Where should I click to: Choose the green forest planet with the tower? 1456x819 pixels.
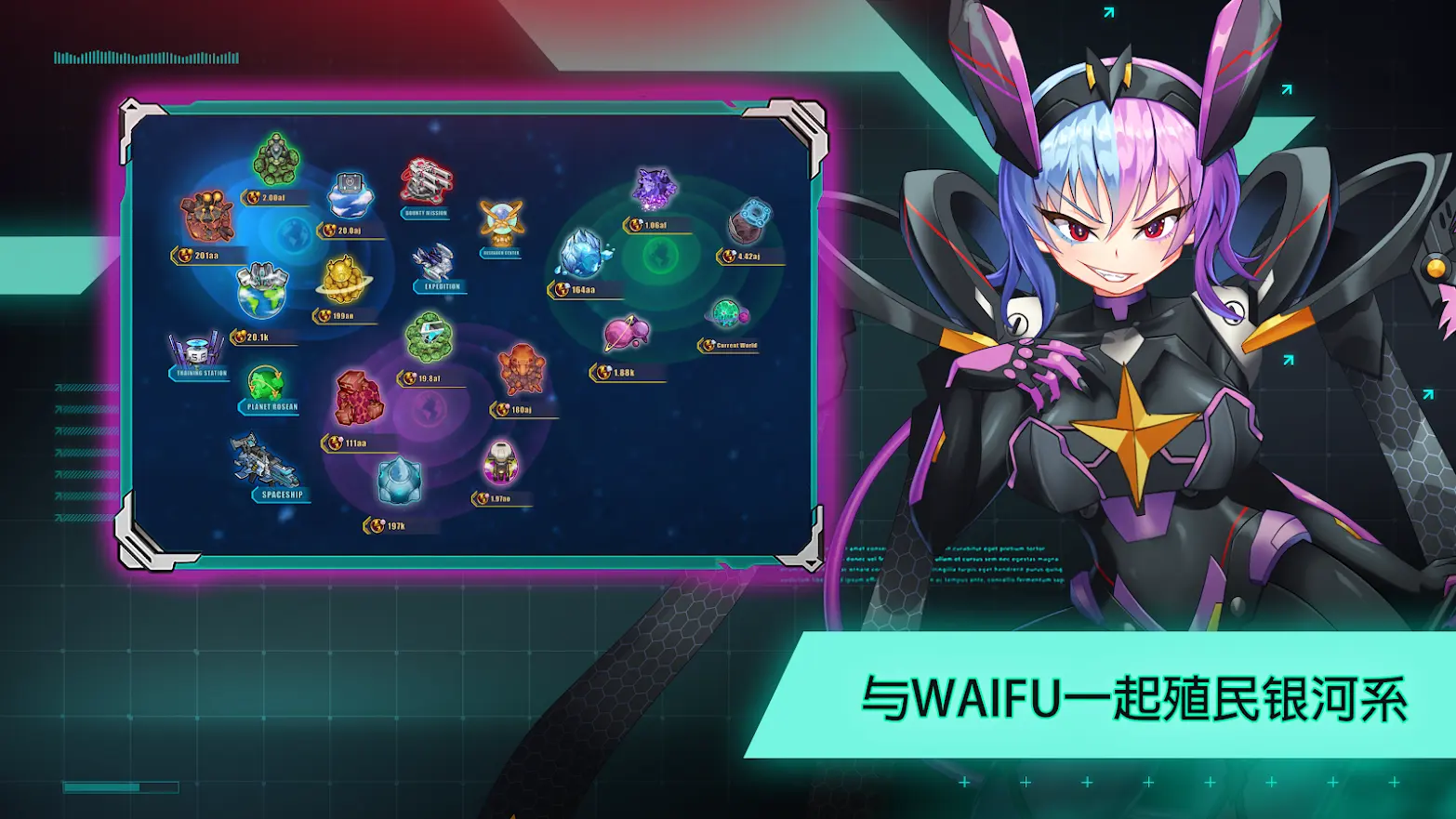(276, 159)
